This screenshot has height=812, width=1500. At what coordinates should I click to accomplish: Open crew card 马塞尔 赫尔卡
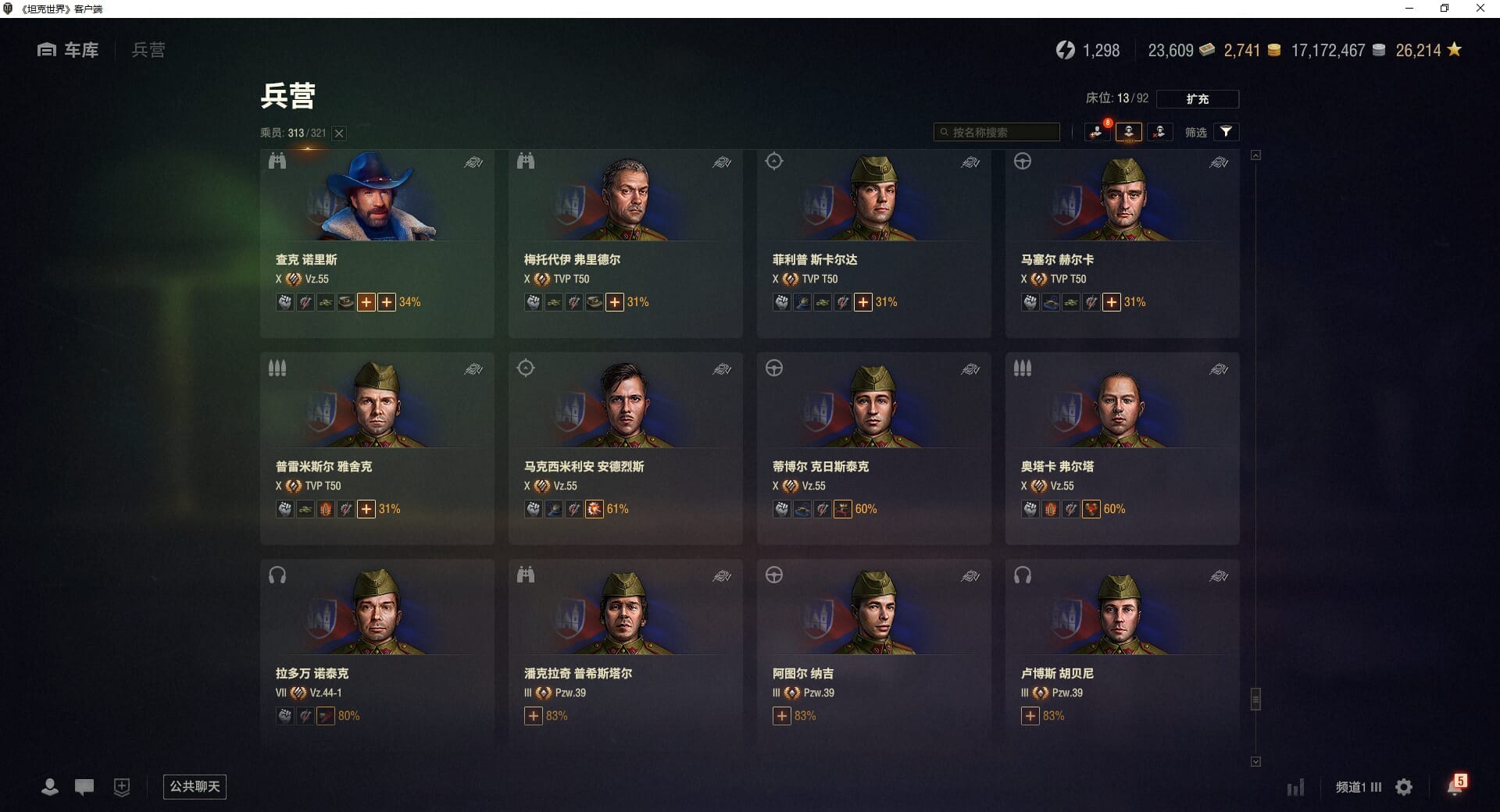[1122, 243]
